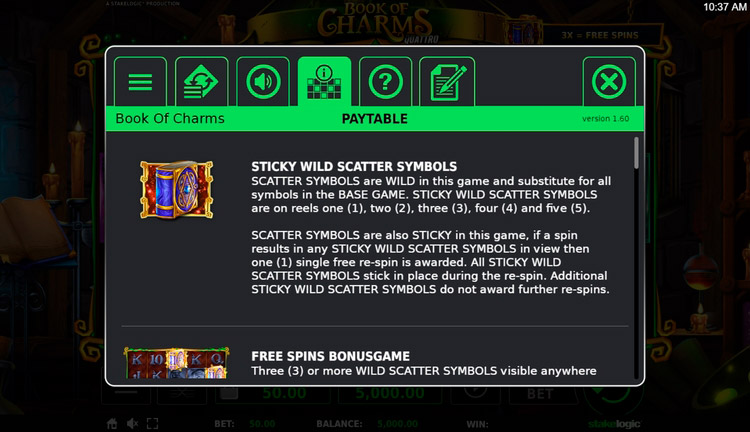Image resolution: width=750 pixels, height=432 pixels.
Task: Click the home icon in bottom bar
Action: pyautogui.click(x=113, y=423)
